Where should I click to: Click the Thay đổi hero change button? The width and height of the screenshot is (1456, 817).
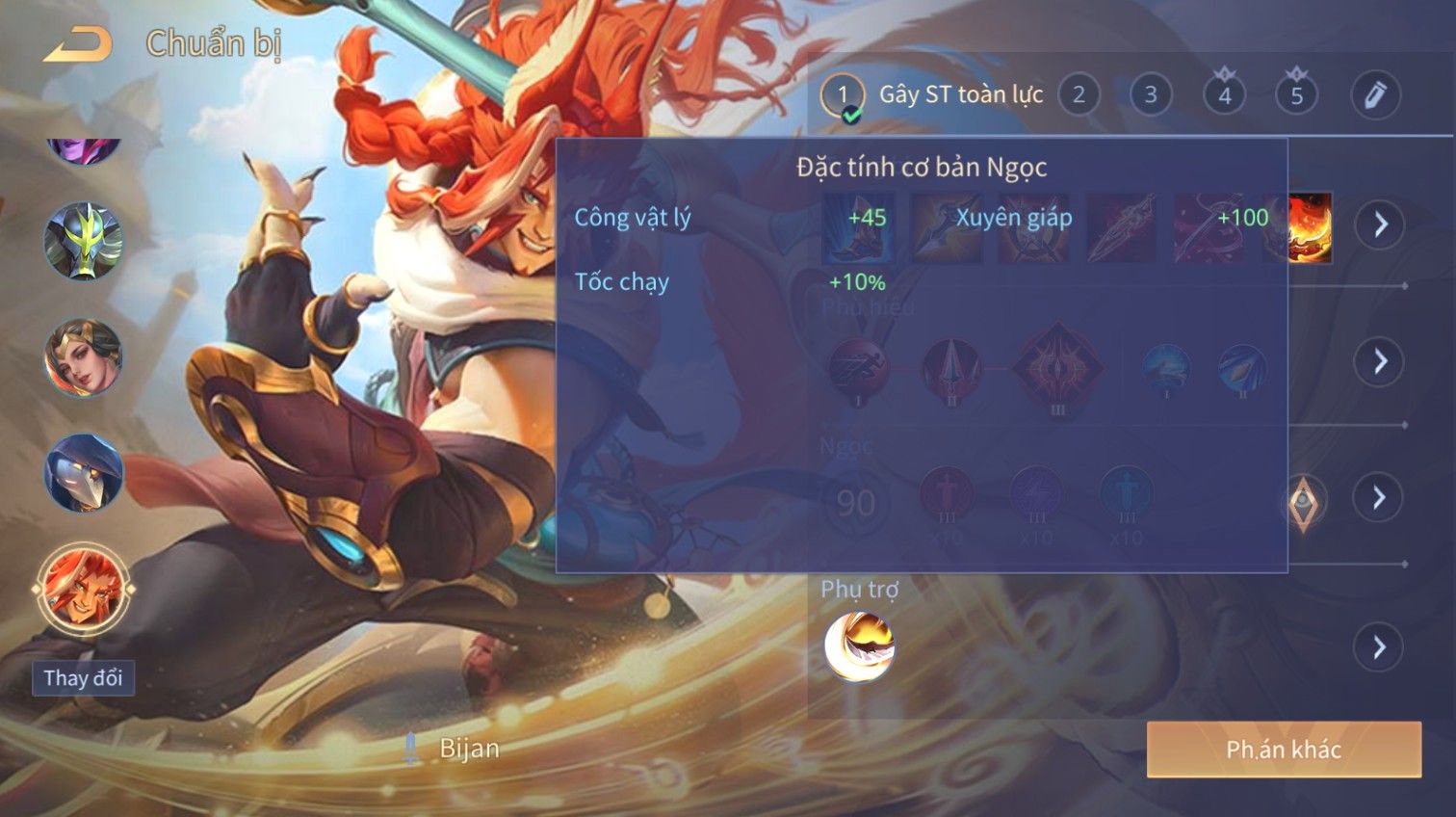click(x=83, y=678)
